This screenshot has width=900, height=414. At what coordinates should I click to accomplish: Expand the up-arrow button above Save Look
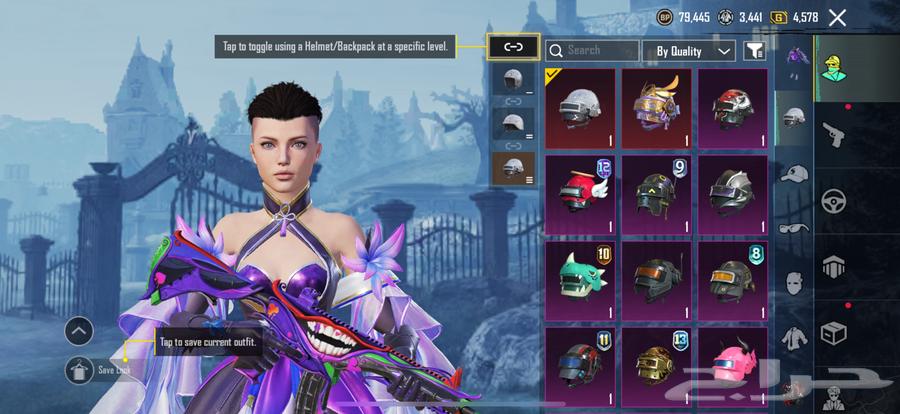coord(79,331)
